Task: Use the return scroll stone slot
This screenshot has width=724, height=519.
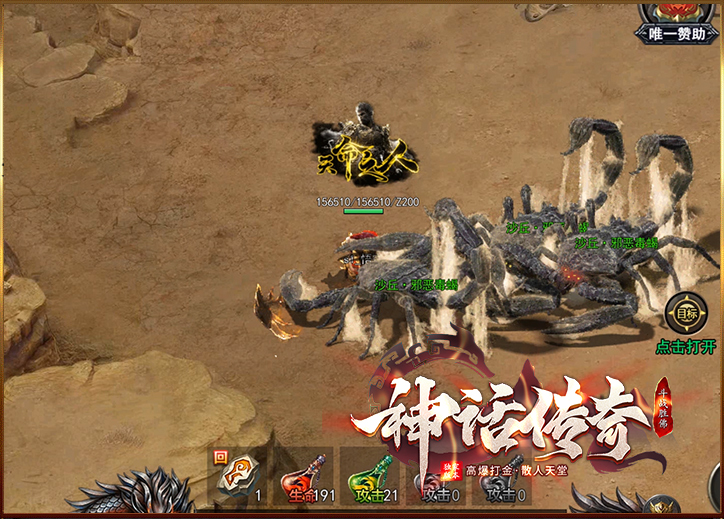Action: coord(240,476)
